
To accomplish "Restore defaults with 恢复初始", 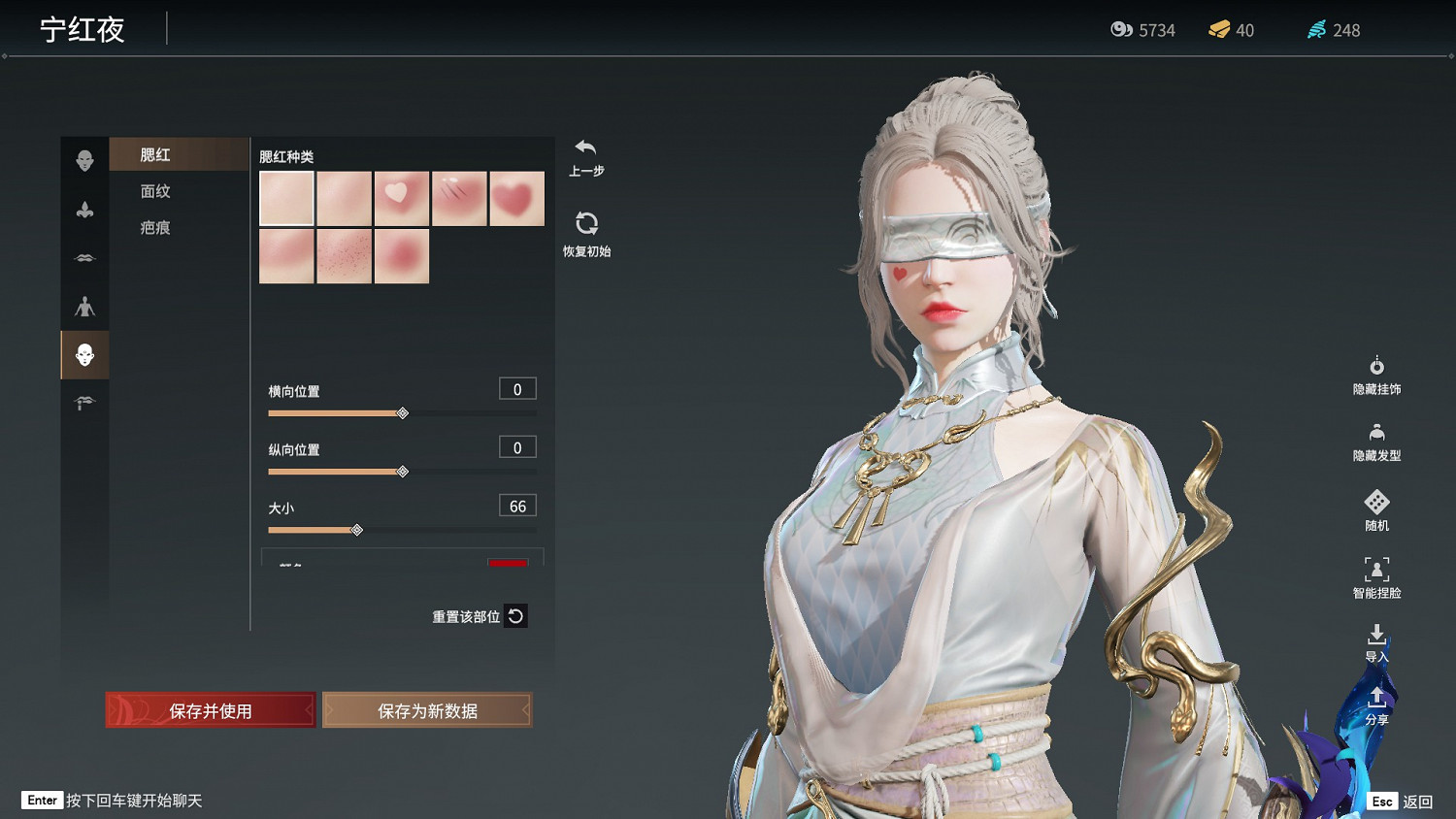I will coord(586,234).
